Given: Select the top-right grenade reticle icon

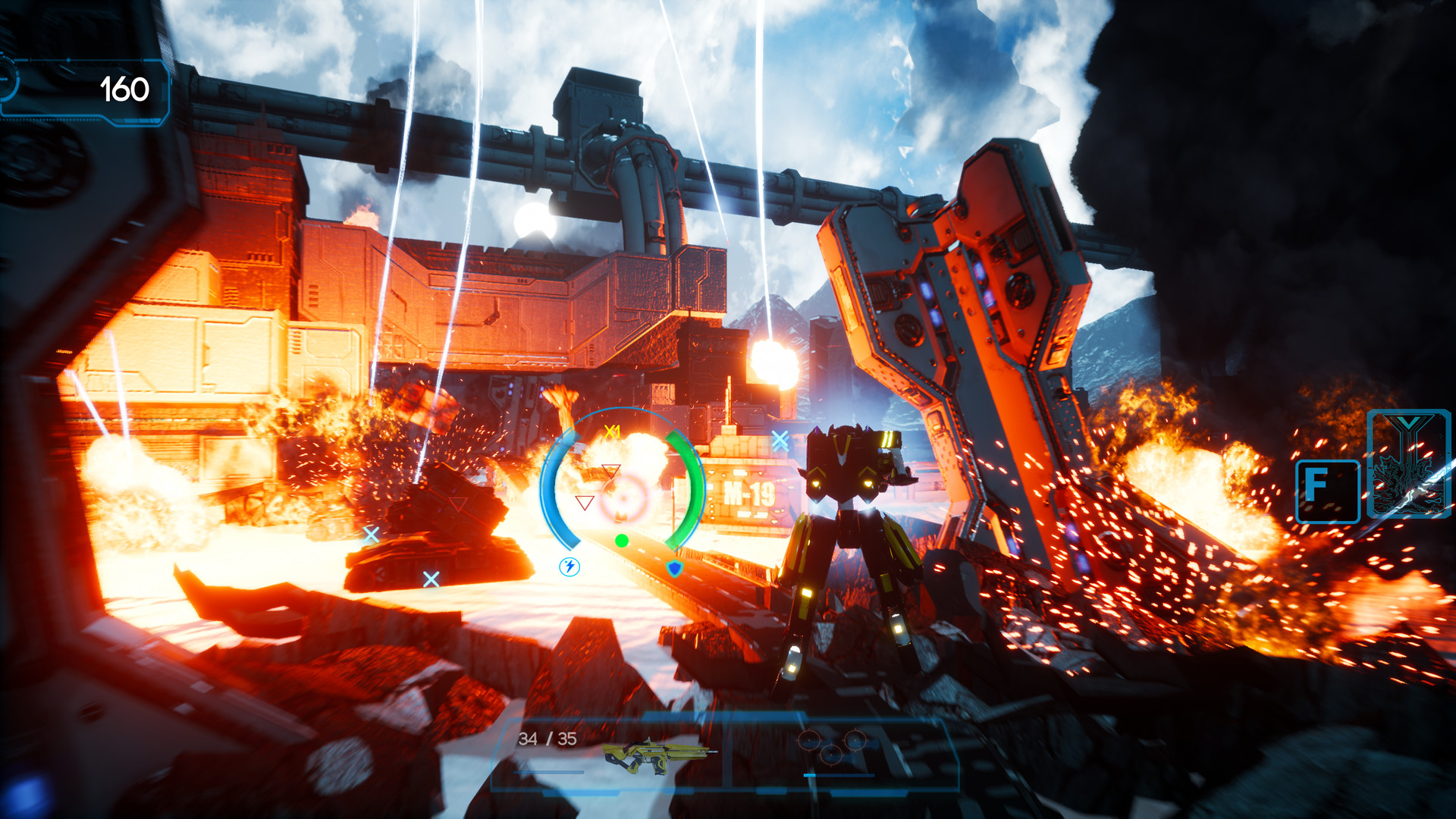Looking at the screenshot, I should (855, 740).
